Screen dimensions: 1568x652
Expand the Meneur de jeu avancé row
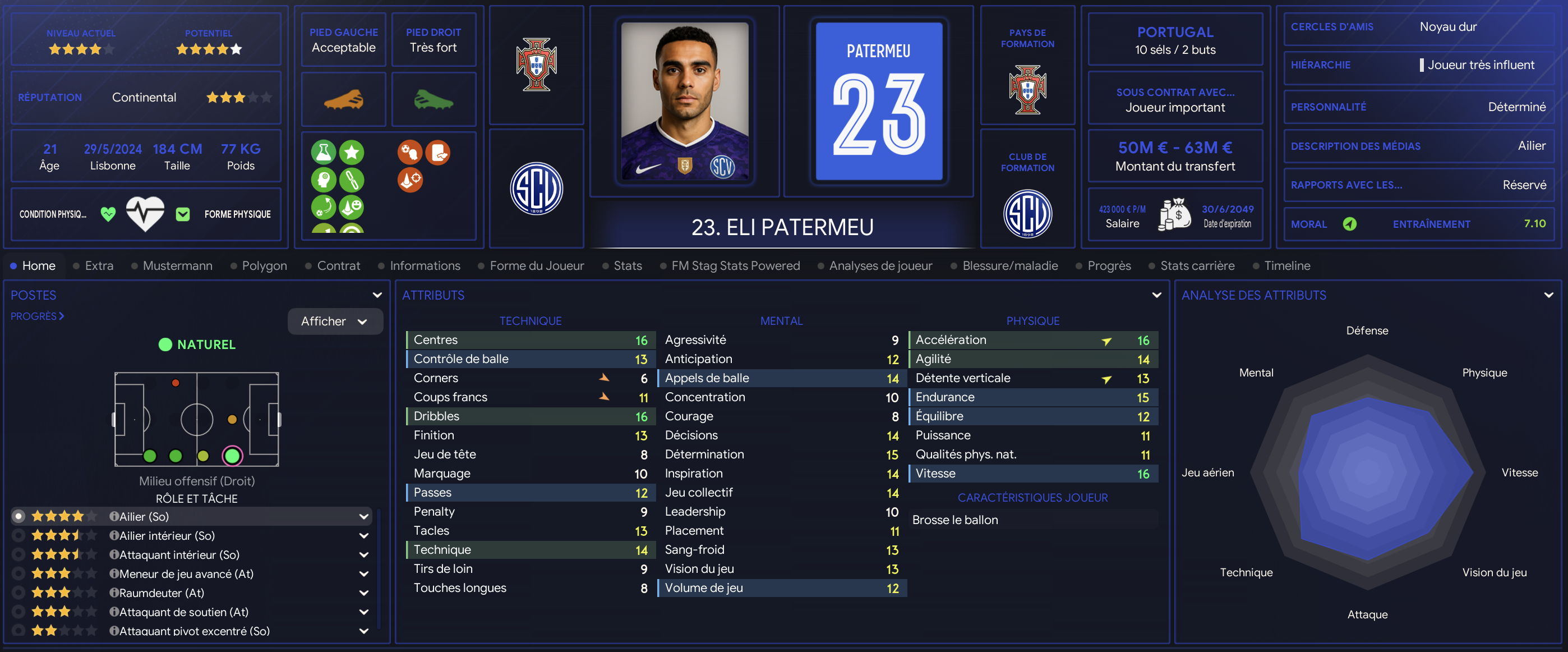pos(364,574)
